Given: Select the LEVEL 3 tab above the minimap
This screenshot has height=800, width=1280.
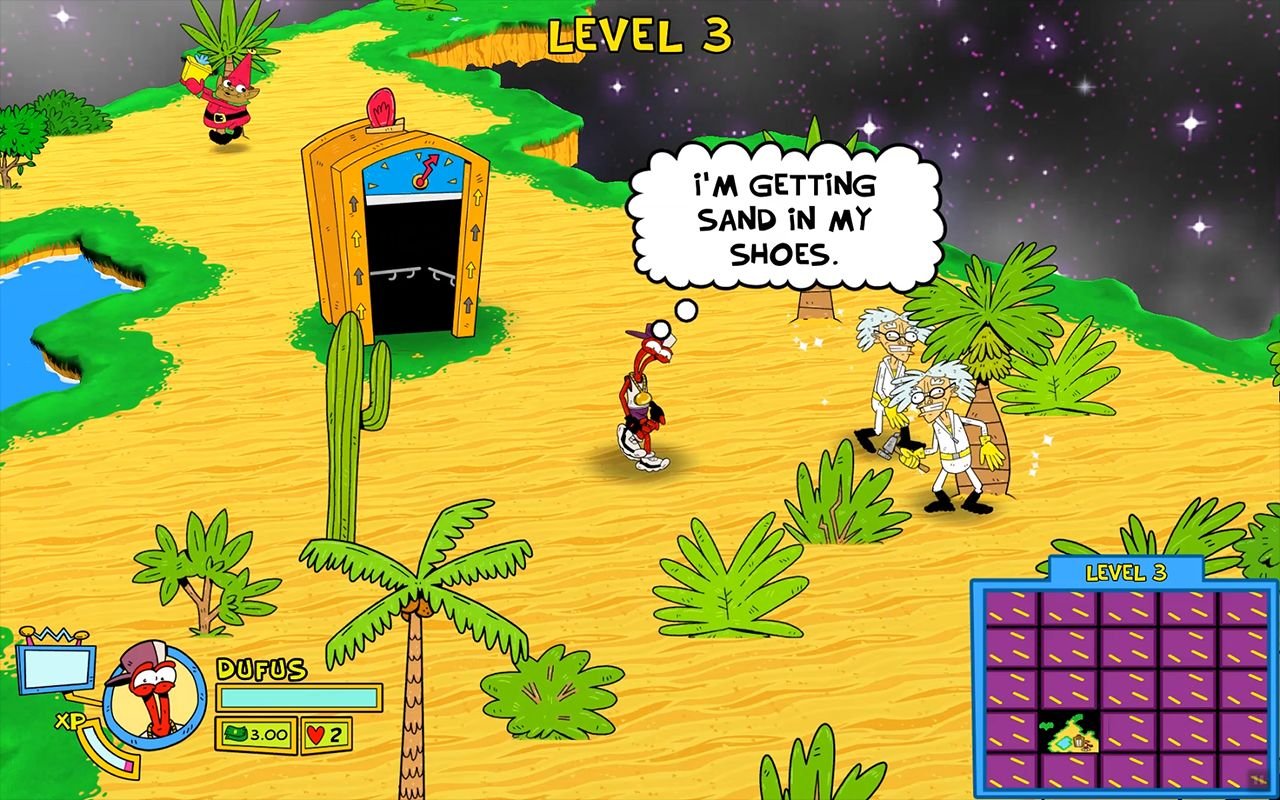Looking at the screenshot, I should pyautogui.click(x=1127, y=573).
